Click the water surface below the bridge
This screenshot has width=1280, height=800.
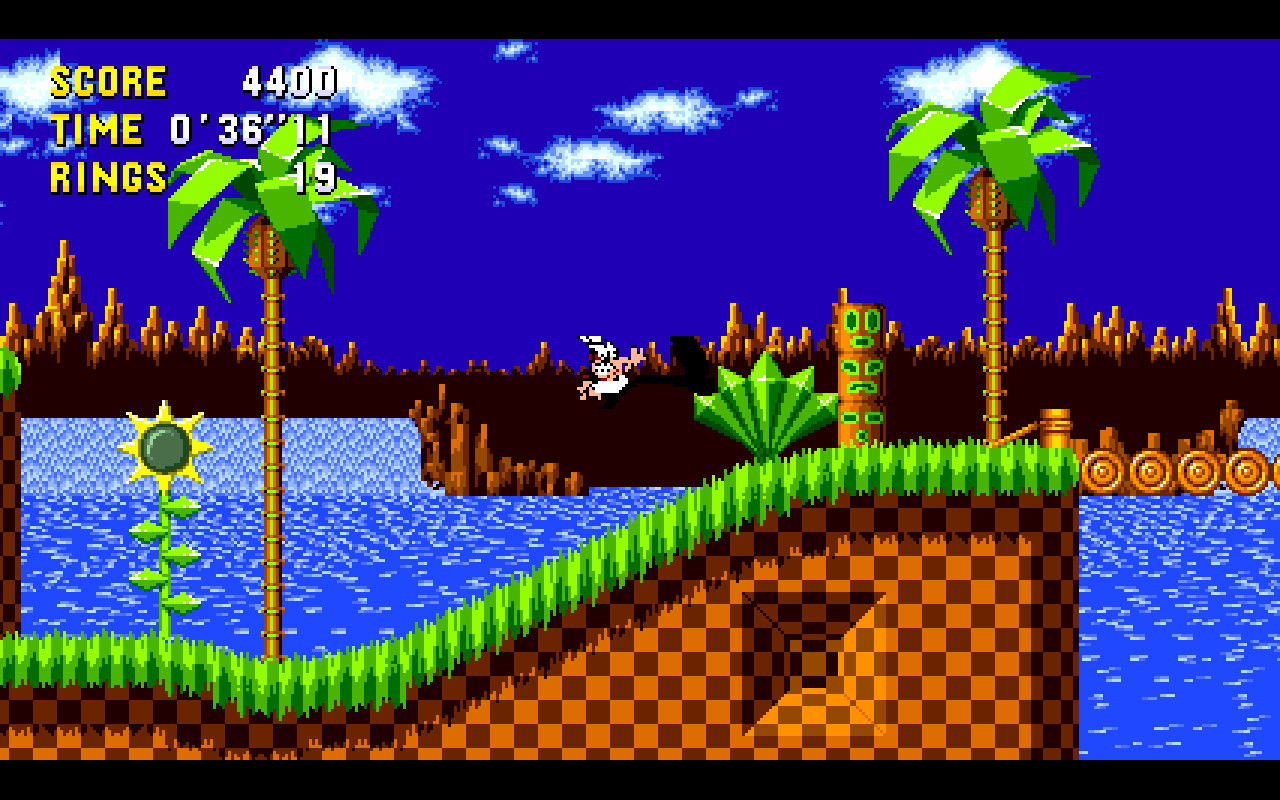1180,560
